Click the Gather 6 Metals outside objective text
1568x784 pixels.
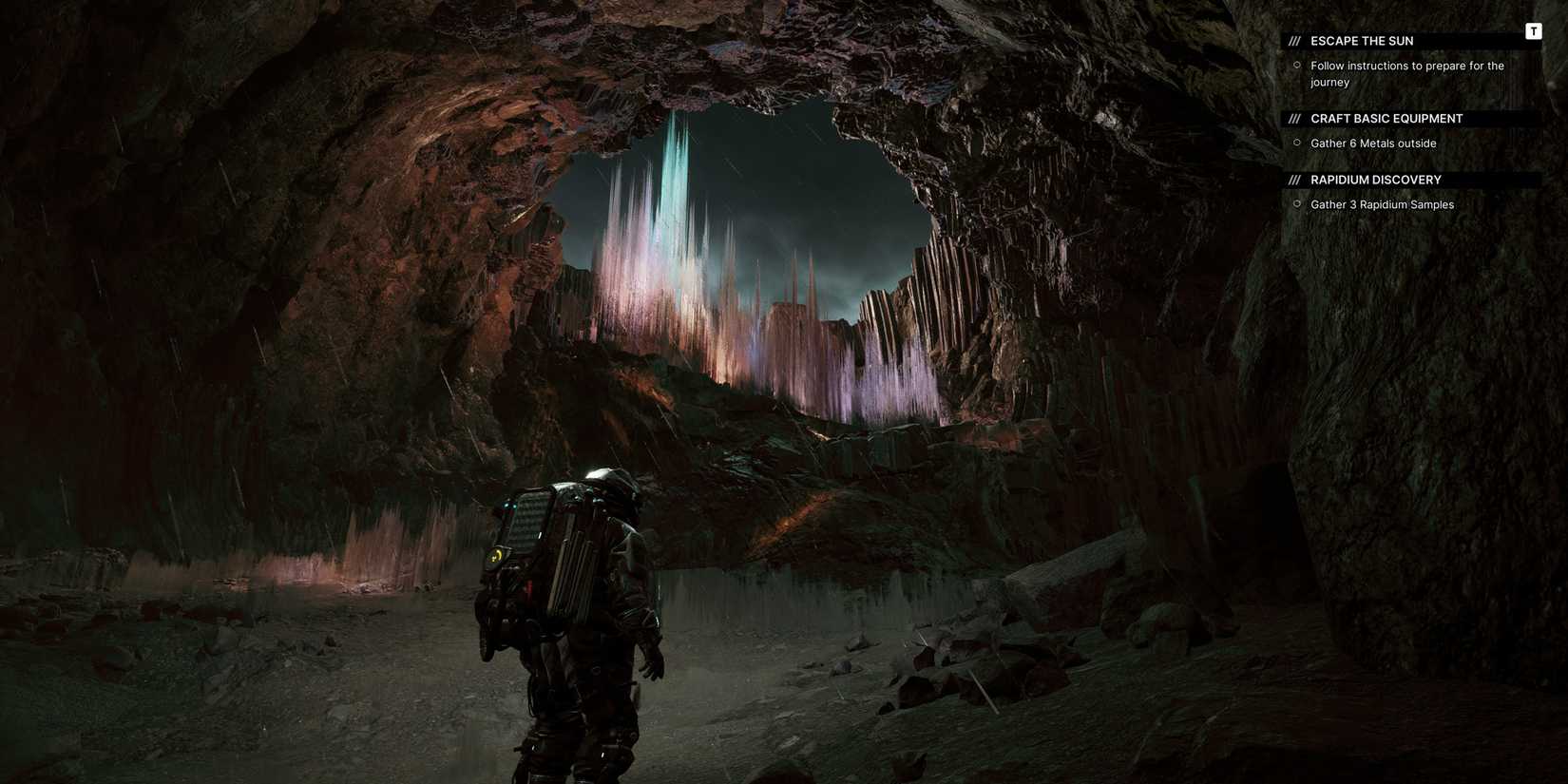click(x=1373, y=143)
